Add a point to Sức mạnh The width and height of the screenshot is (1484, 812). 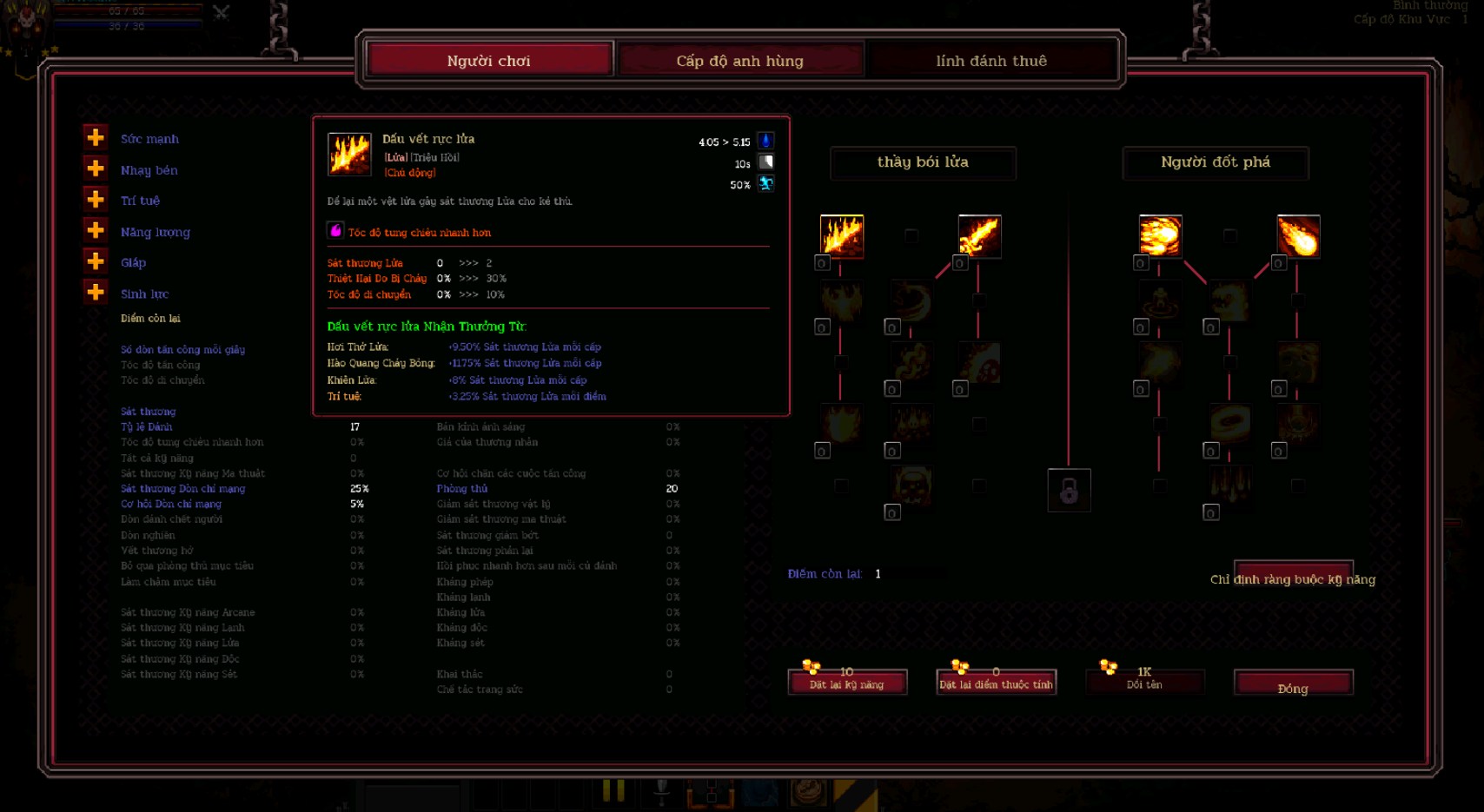(96, 137)
